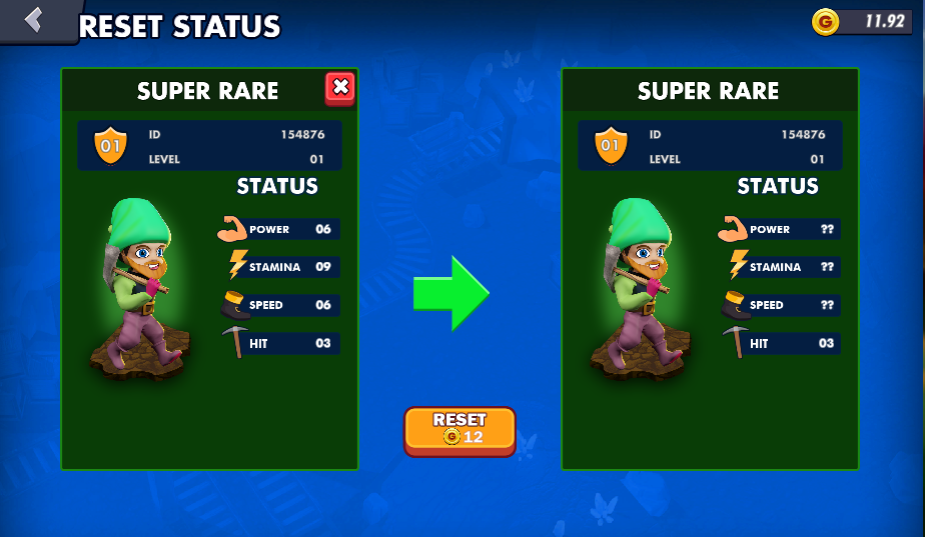Close the left Super Rare card
The height and width of the screenshot is (537, 925).
(340, 88)
